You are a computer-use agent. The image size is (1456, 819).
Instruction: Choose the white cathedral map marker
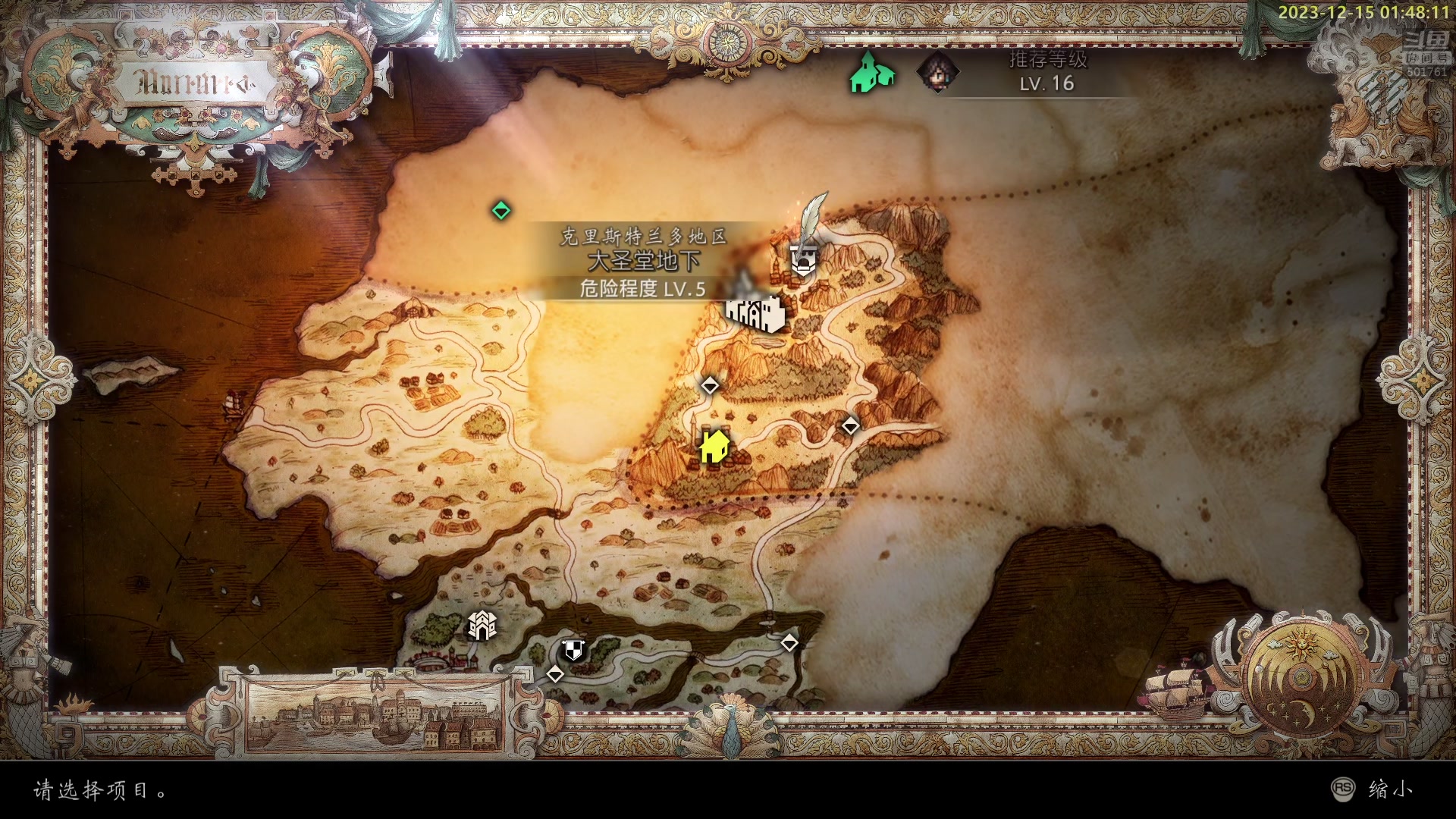pos(755,309)
